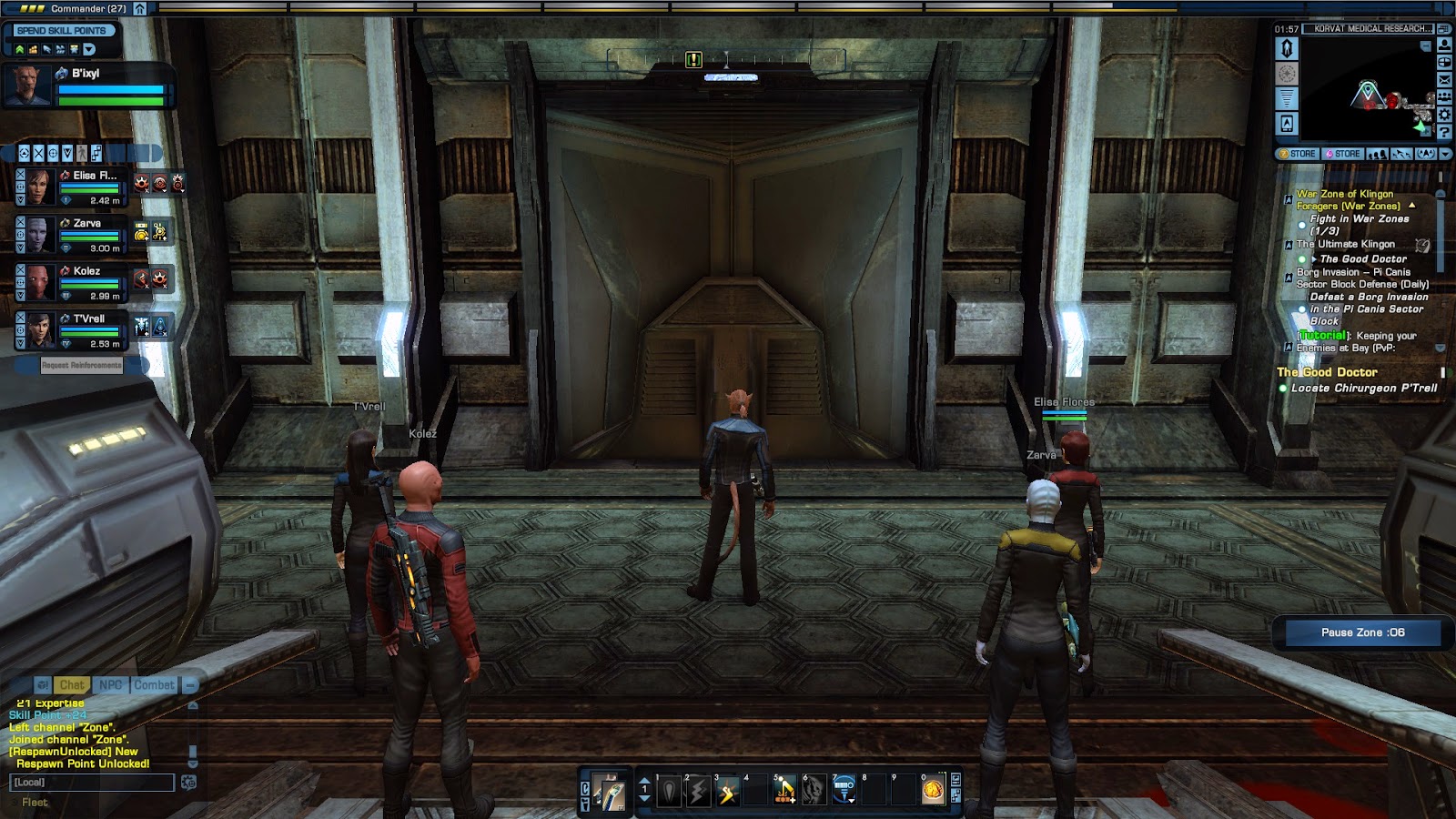Open the mail envelope icon
Image resolution: width=1456 pixels, height=819 pixels.
(x=1444, y=80)
